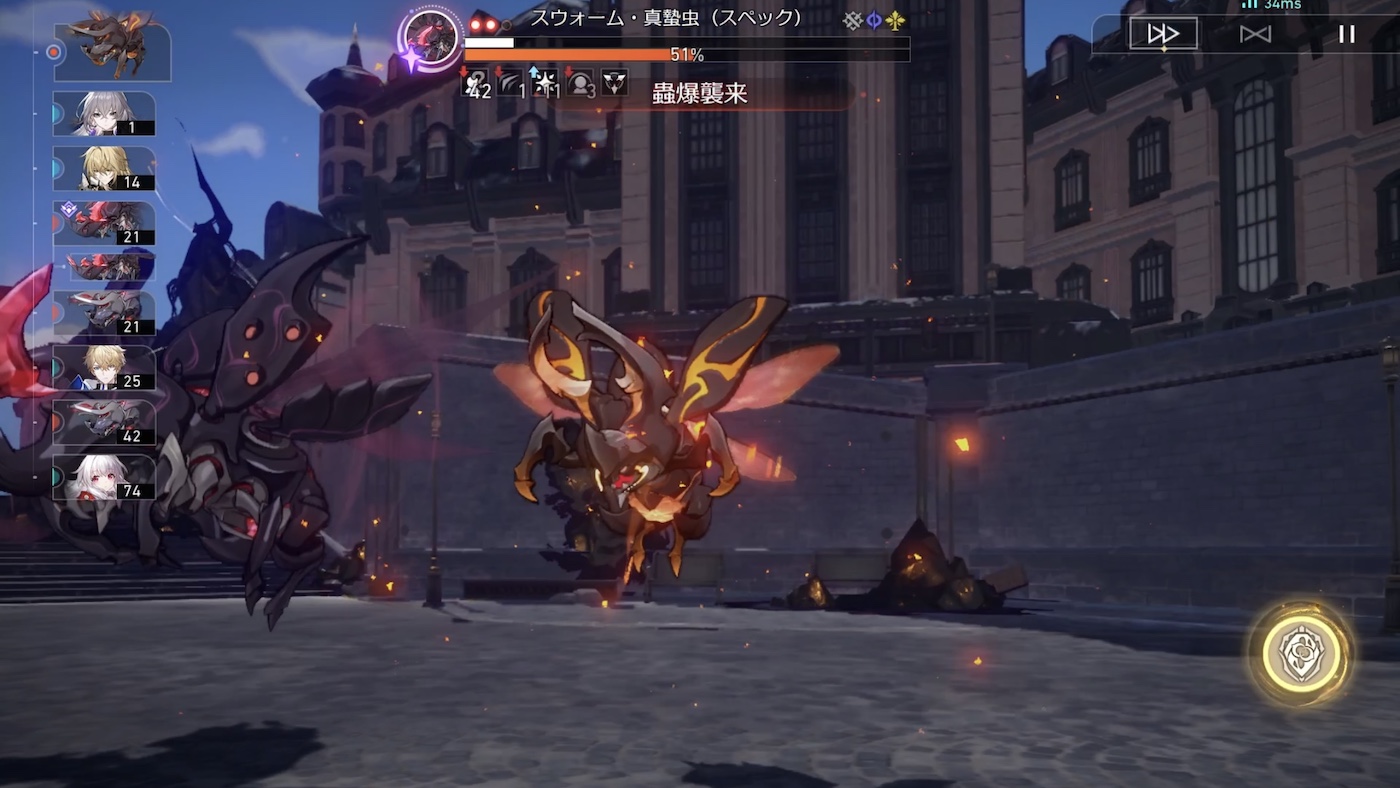Pause the battle
1400x788 pixels.
click(1347, 34)
